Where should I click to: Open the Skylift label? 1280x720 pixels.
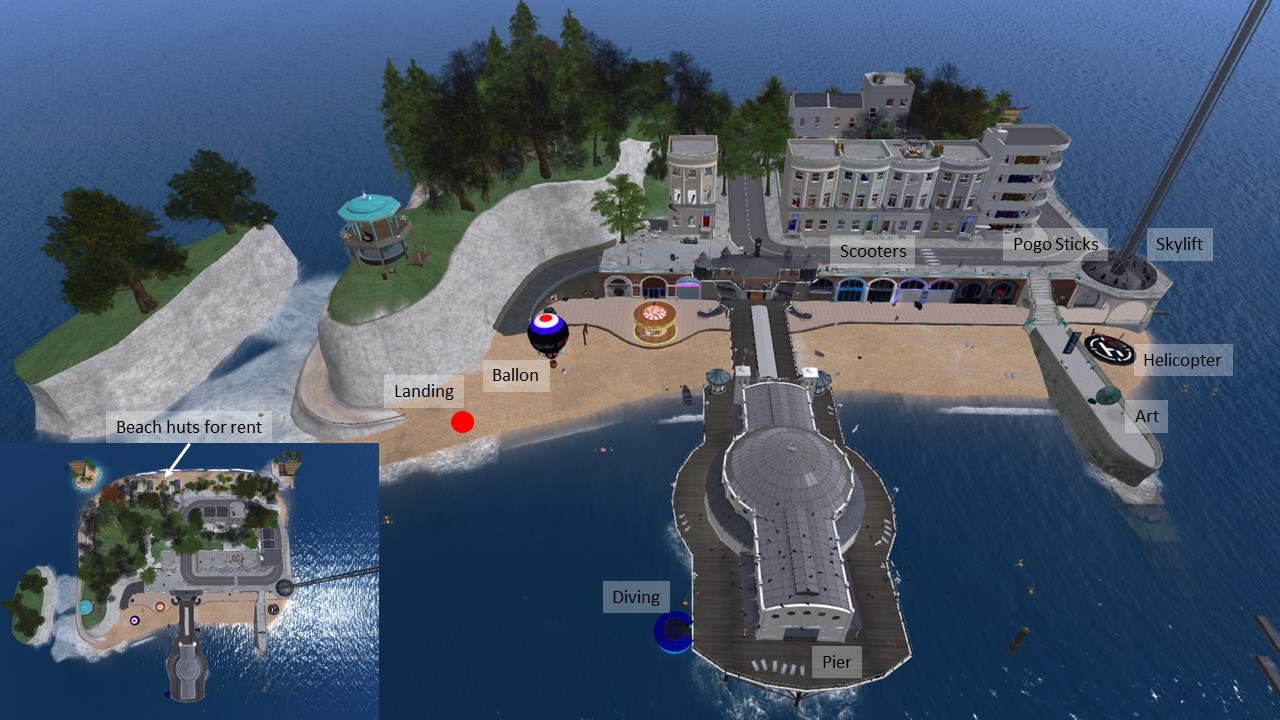[x=1178, y=244]
